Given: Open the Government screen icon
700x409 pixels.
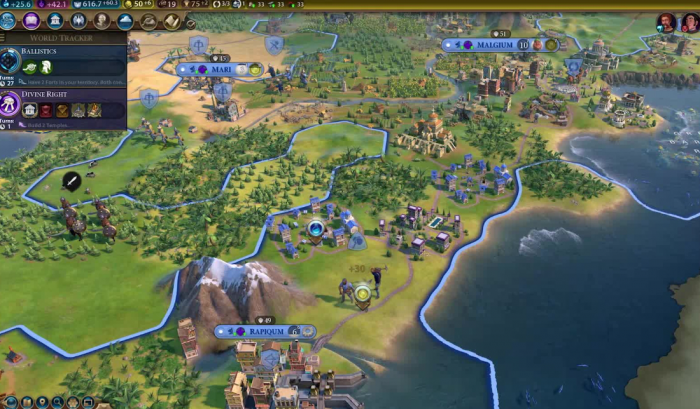Looking at the screenshot, I should coord(56,21).
